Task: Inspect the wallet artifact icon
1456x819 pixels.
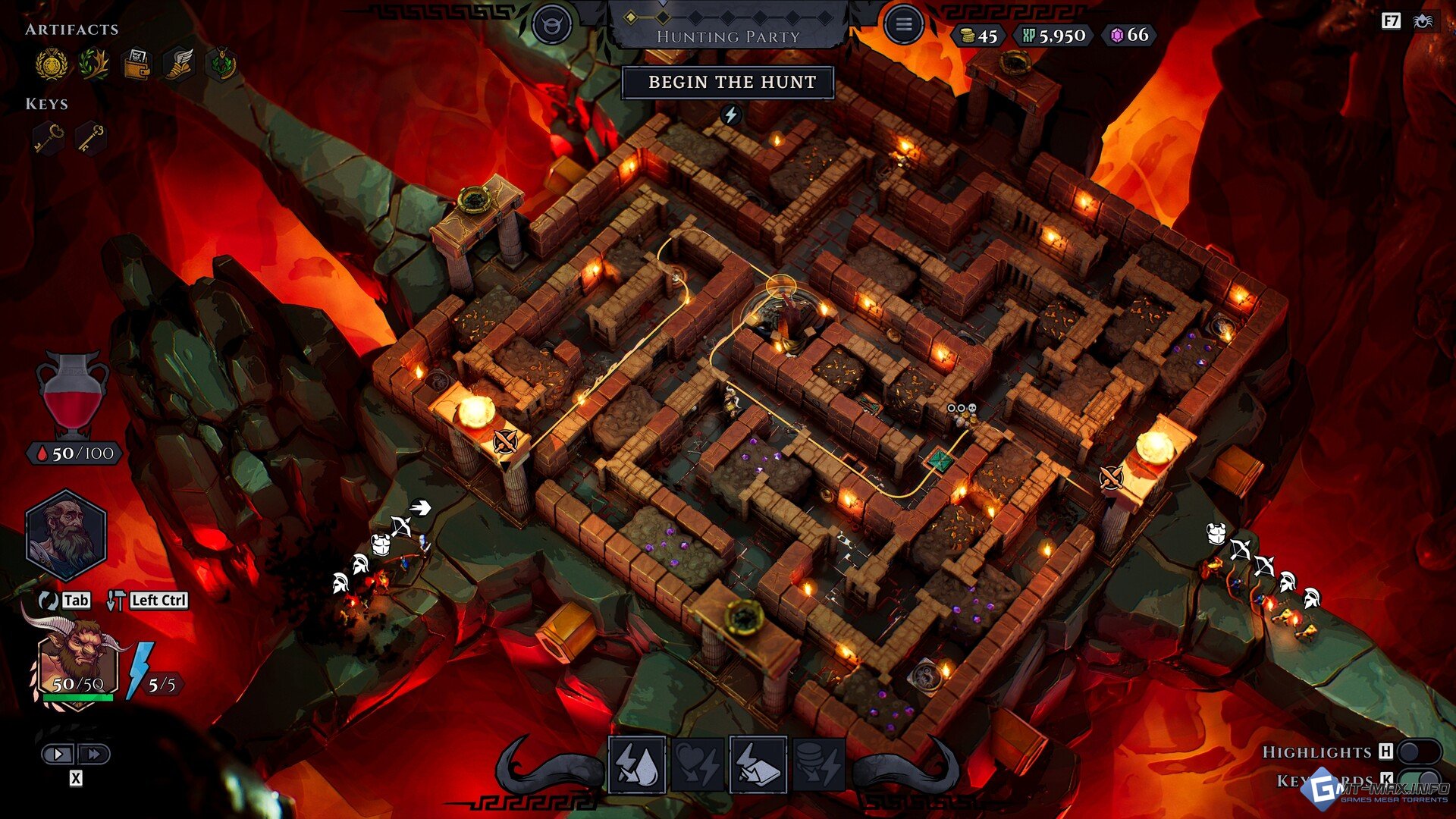Action: 136,64
